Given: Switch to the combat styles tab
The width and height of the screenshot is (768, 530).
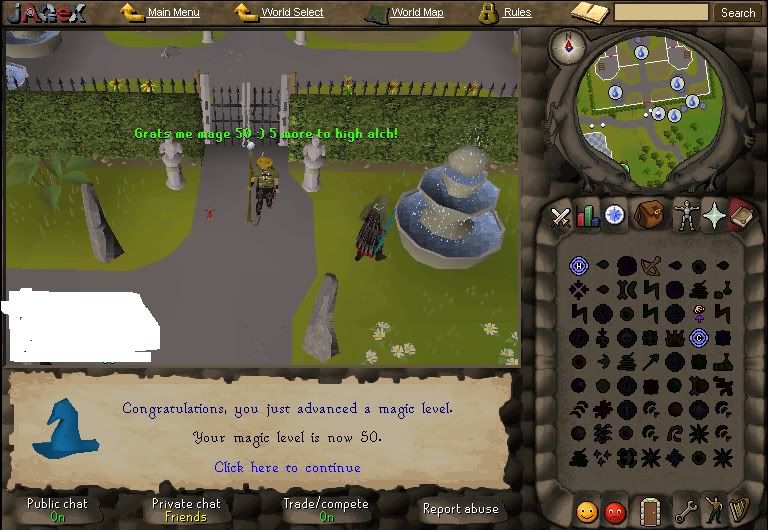Looking at the screenshot, I should (560, 217).
